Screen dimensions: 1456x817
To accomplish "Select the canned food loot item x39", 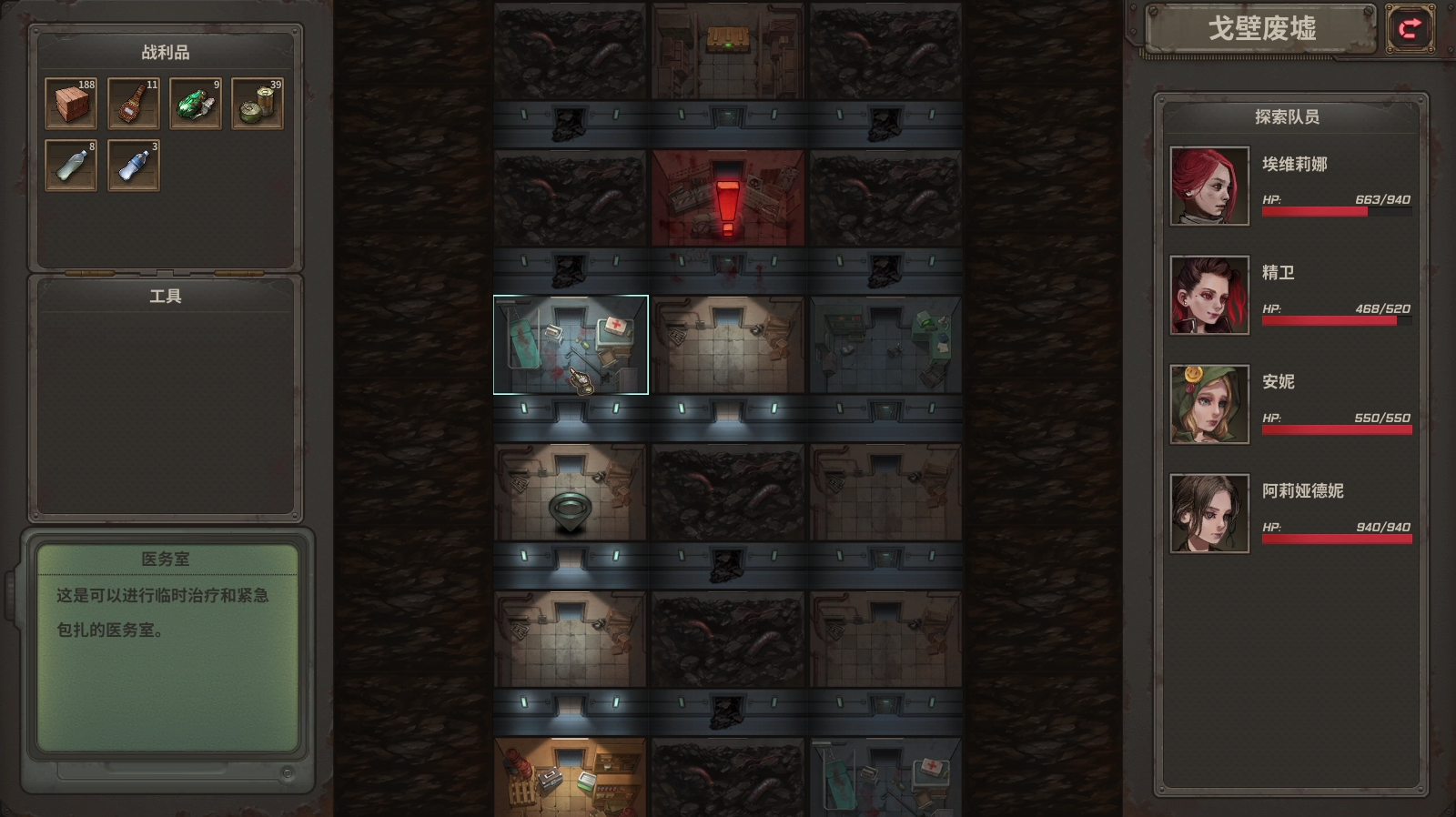I will tap(257, 103).
